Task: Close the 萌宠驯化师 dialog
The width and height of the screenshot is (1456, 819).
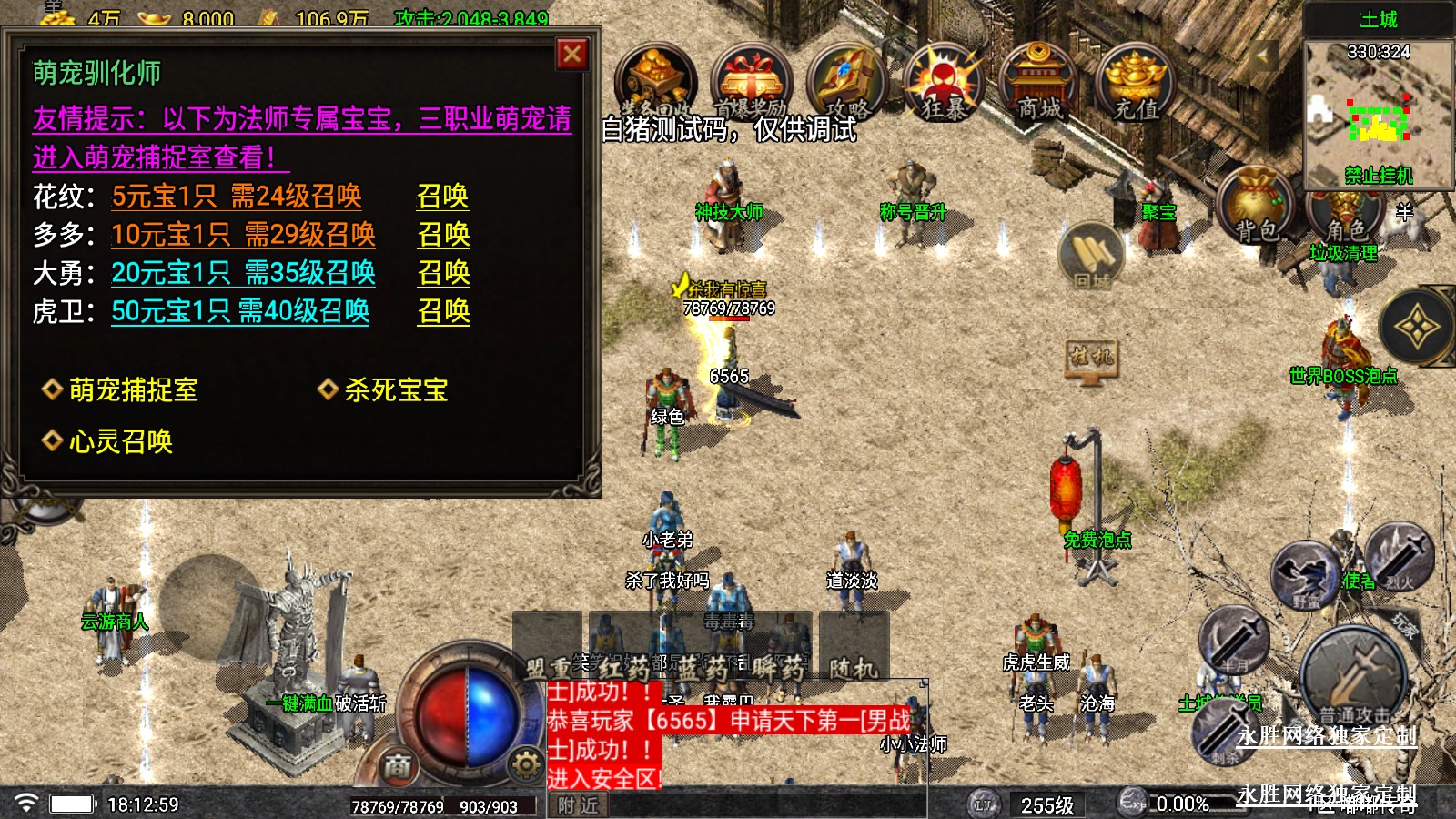Action: pos(572,55)
